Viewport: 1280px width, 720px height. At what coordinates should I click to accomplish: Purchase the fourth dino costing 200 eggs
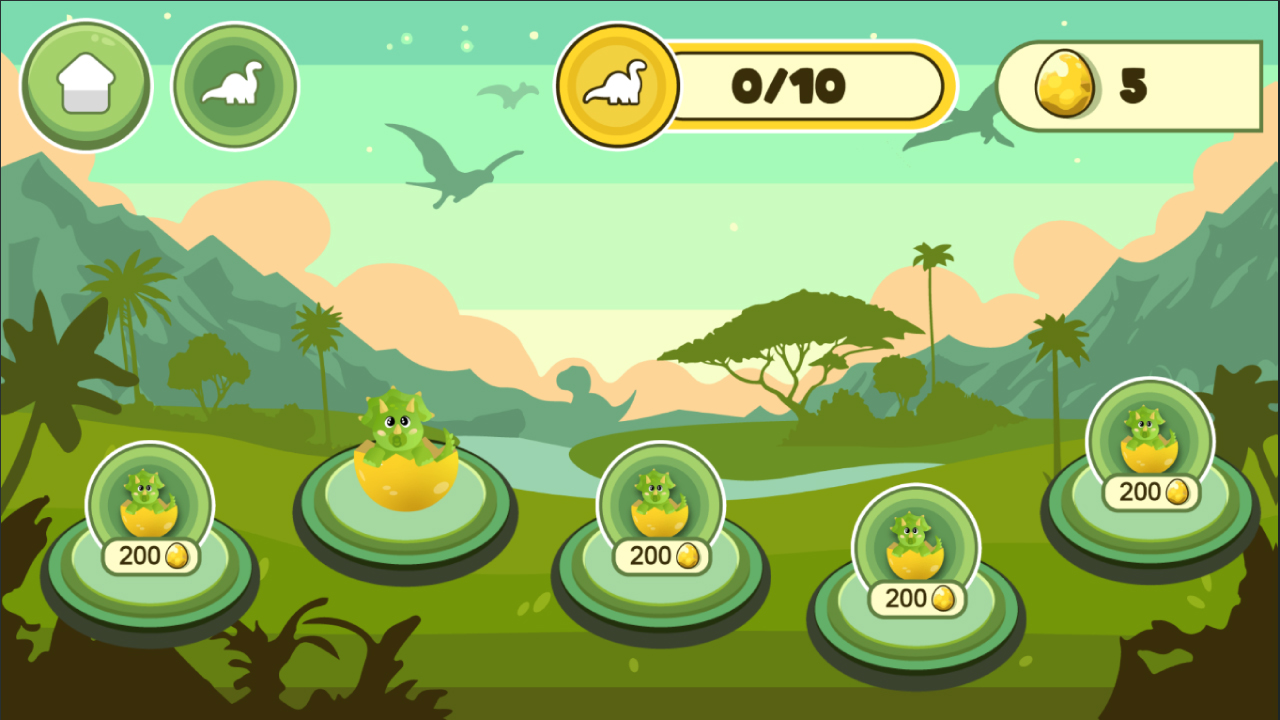click(x=915, y=598)
